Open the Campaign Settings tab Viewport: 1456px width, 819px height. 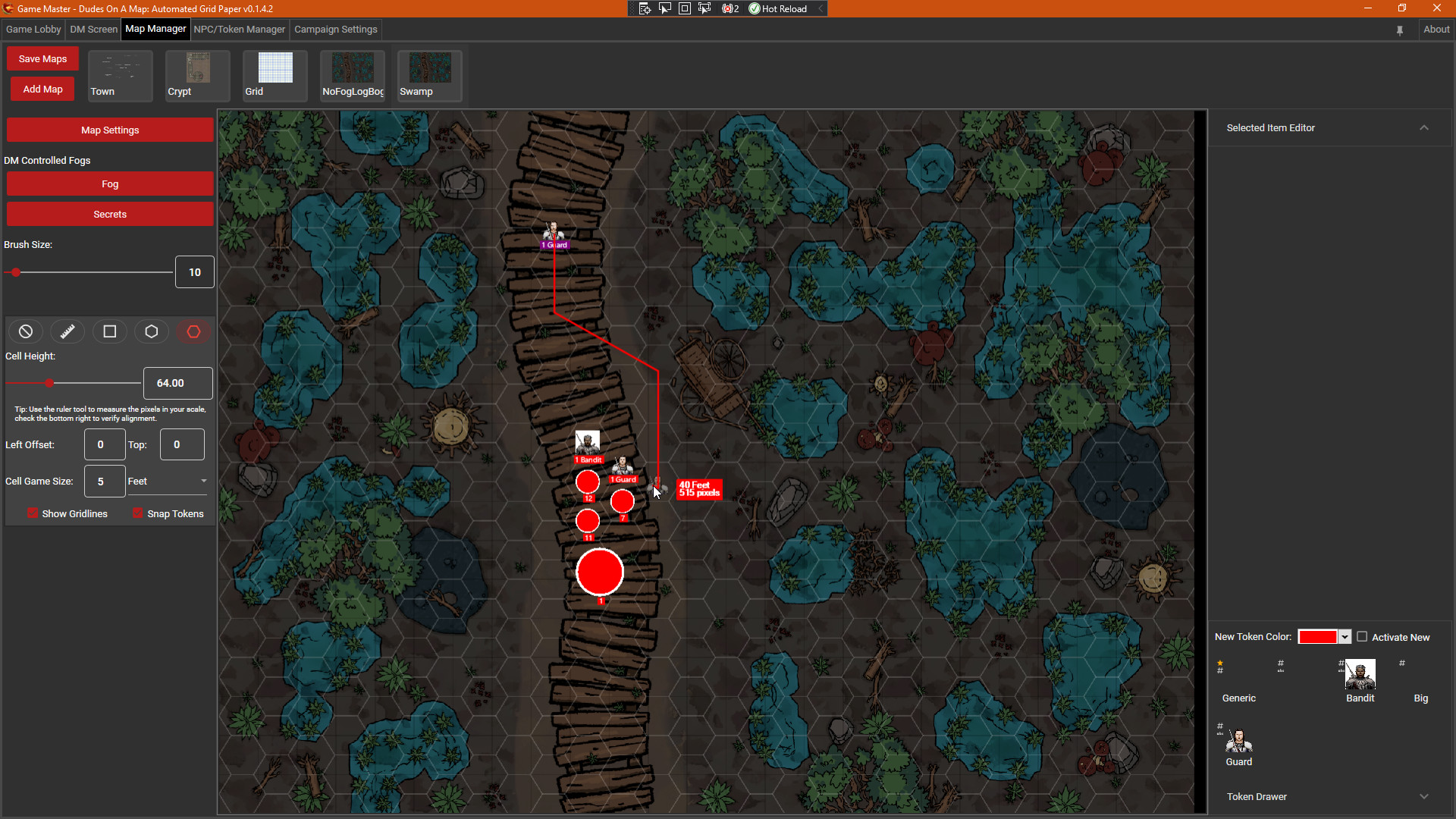click(335, 30)
